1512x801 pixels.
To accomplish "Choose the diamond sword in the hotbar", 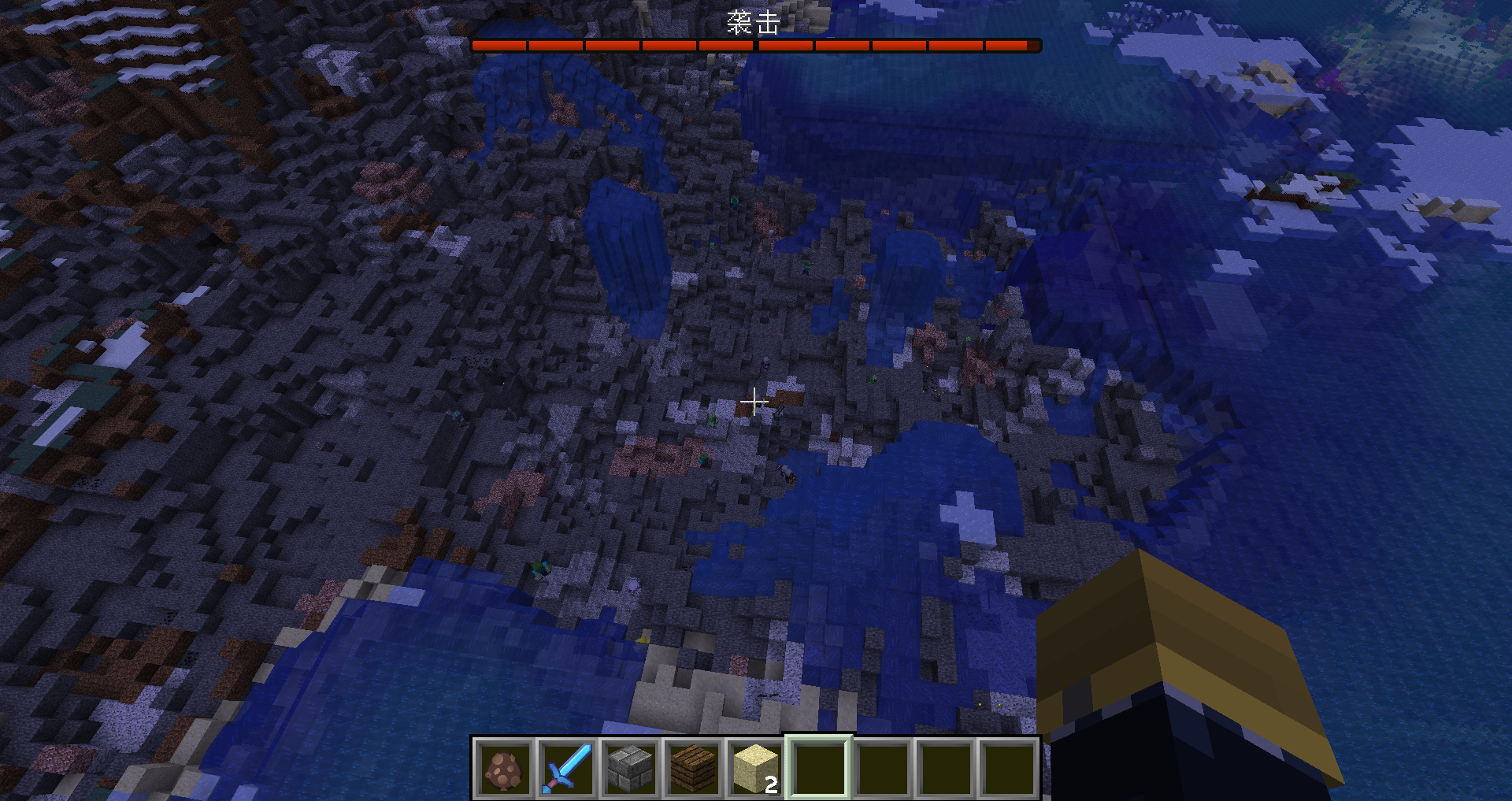I will 567,769.
